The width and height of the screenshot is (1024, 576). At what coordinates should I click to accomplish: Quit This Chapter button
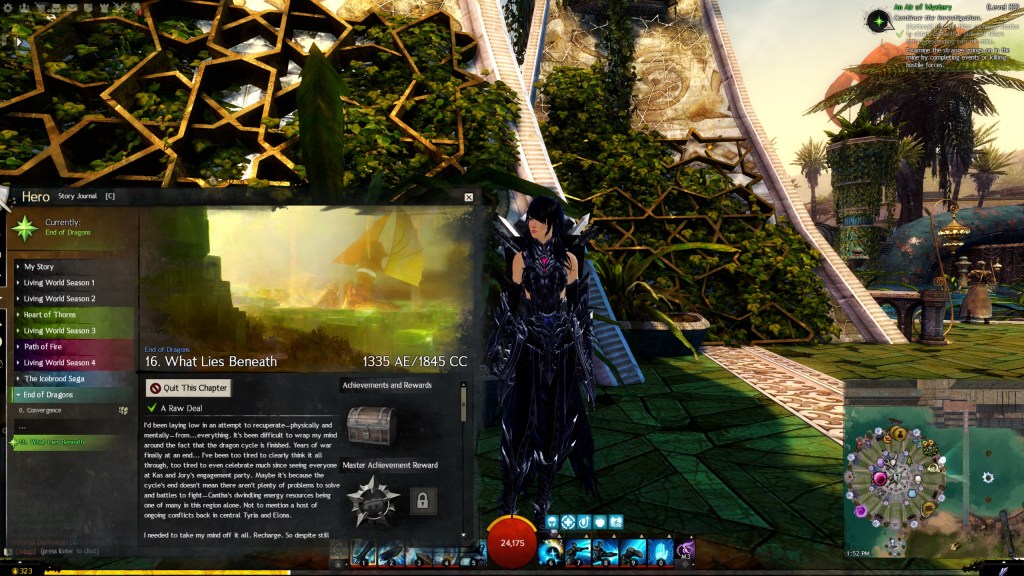[x=189, y=388]
